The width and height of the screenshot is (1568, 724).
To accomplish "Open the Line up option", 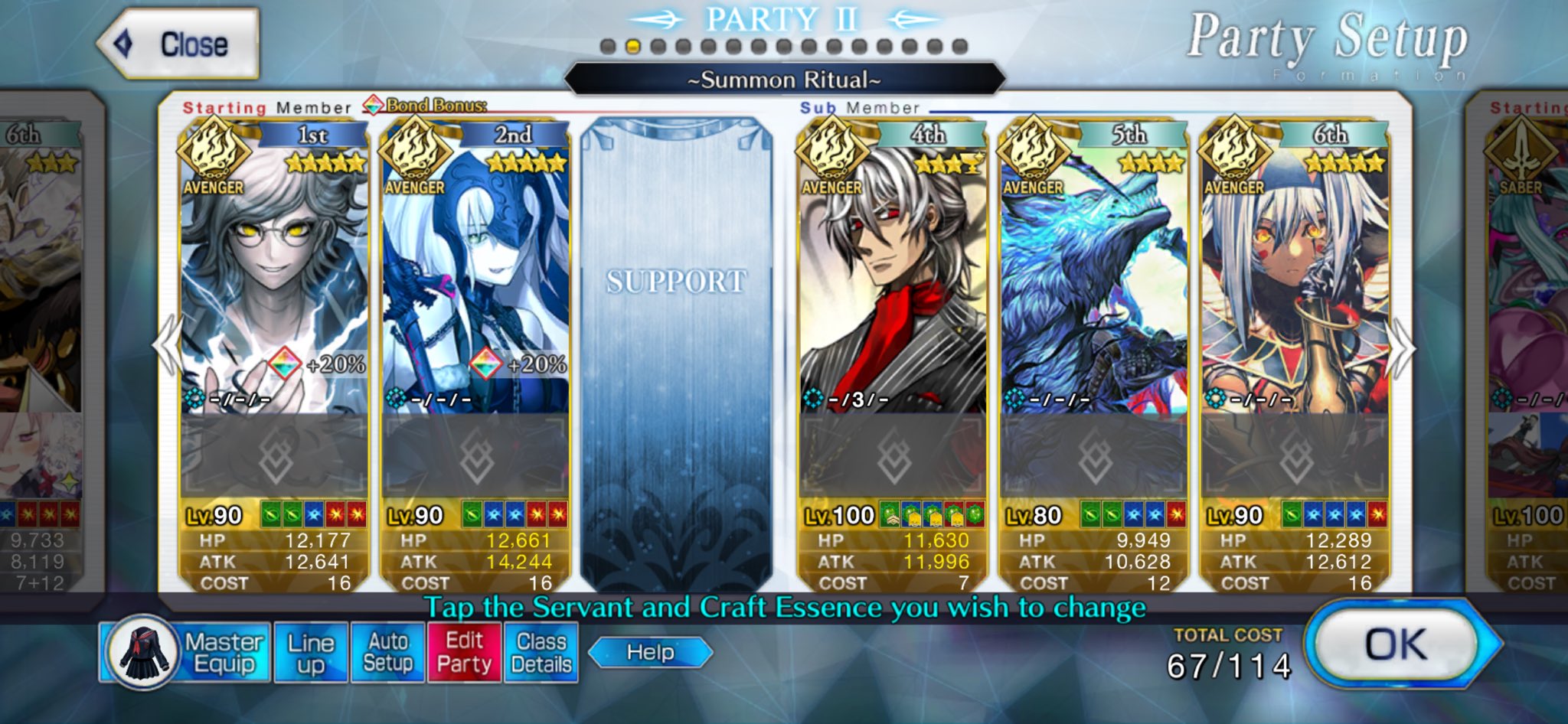I will tap(311, 653).
